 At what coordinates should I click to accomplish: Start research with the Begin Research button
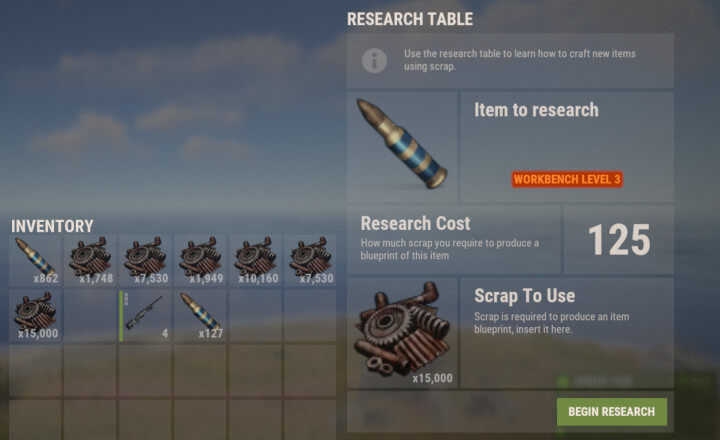point(611,412)
